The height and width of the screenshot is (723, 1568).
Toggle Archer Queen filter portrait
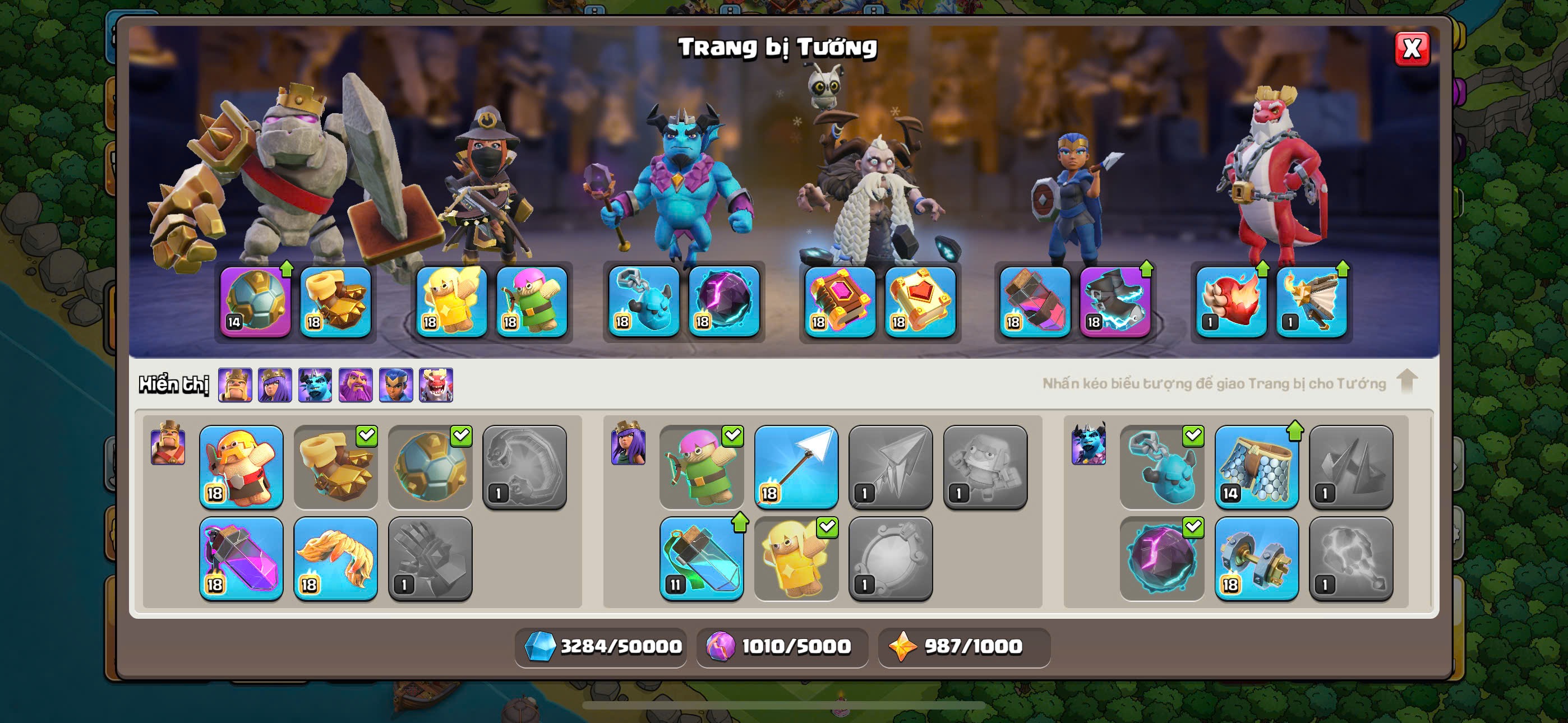[275, 384]
